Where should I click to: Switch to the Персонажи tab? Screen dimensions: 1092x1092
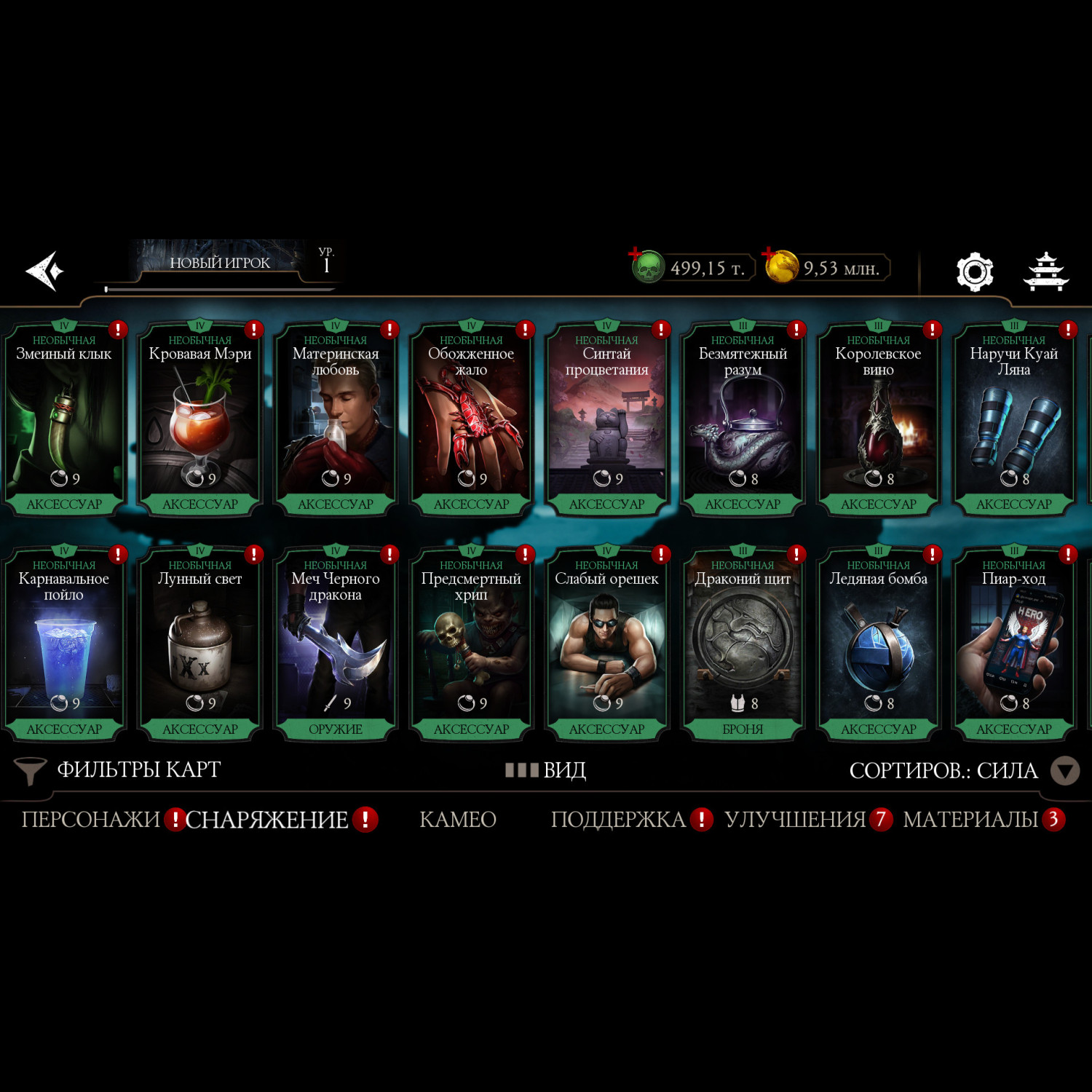90,820
